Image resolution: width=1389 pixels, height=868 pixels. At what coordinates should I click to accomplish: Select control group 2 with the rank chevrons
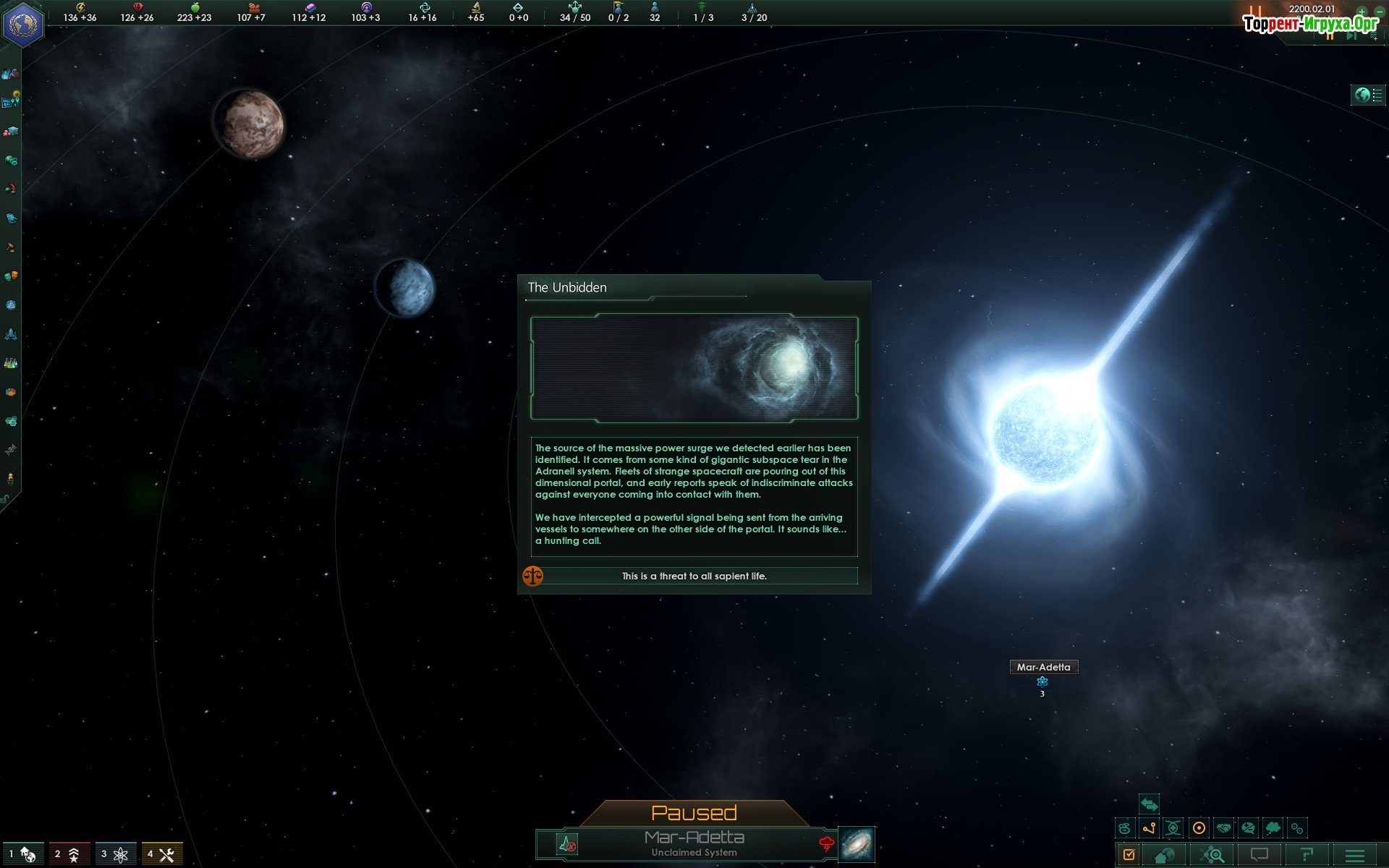click(69, 854)
